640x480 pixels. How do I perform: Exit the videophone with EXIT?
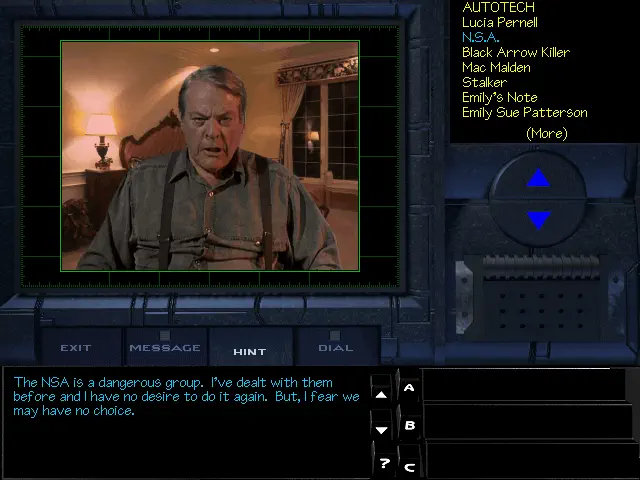(x=76, y=348)
